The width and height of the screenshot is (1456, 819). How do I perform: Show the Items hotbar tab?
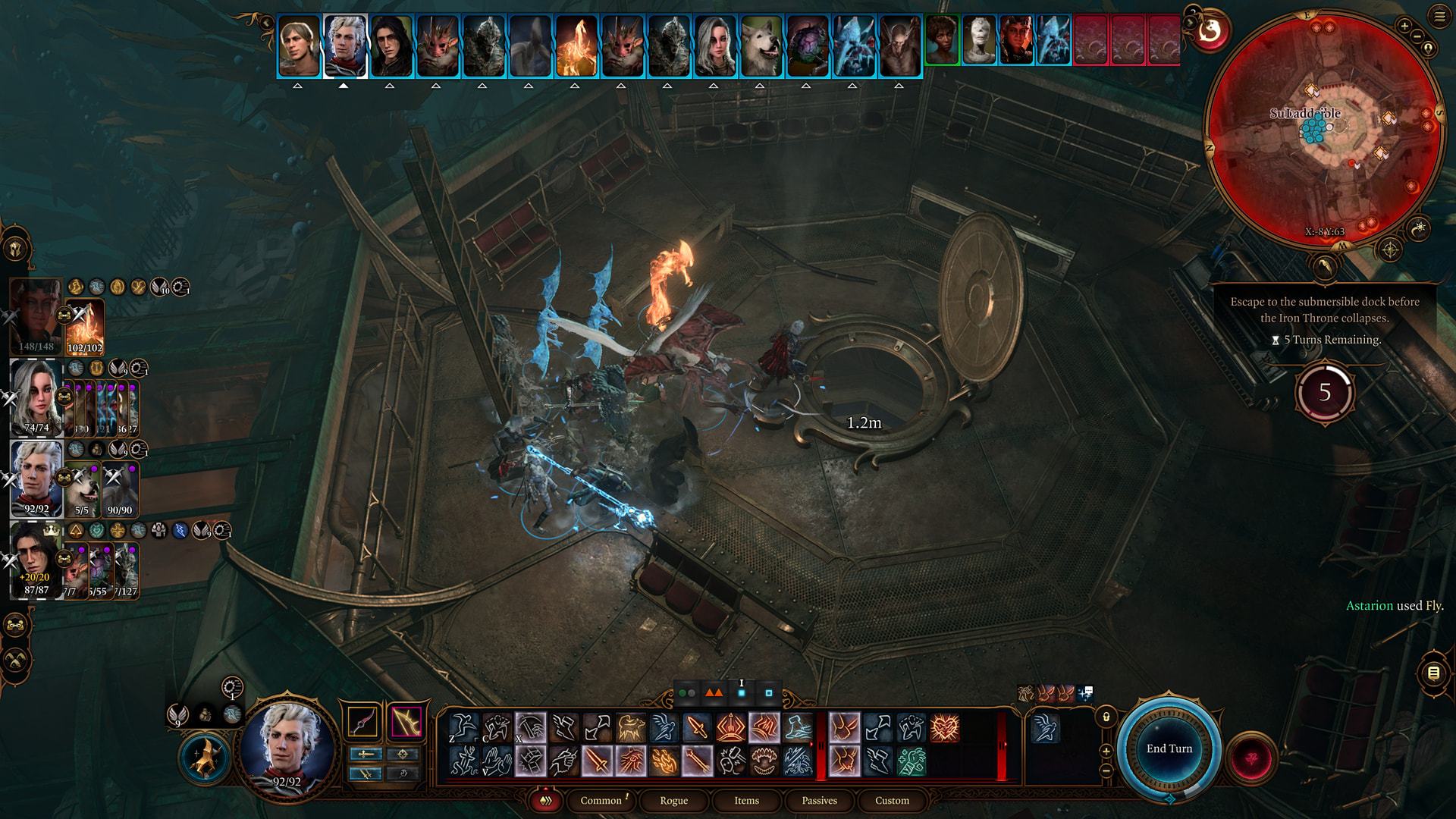[746, 800]
